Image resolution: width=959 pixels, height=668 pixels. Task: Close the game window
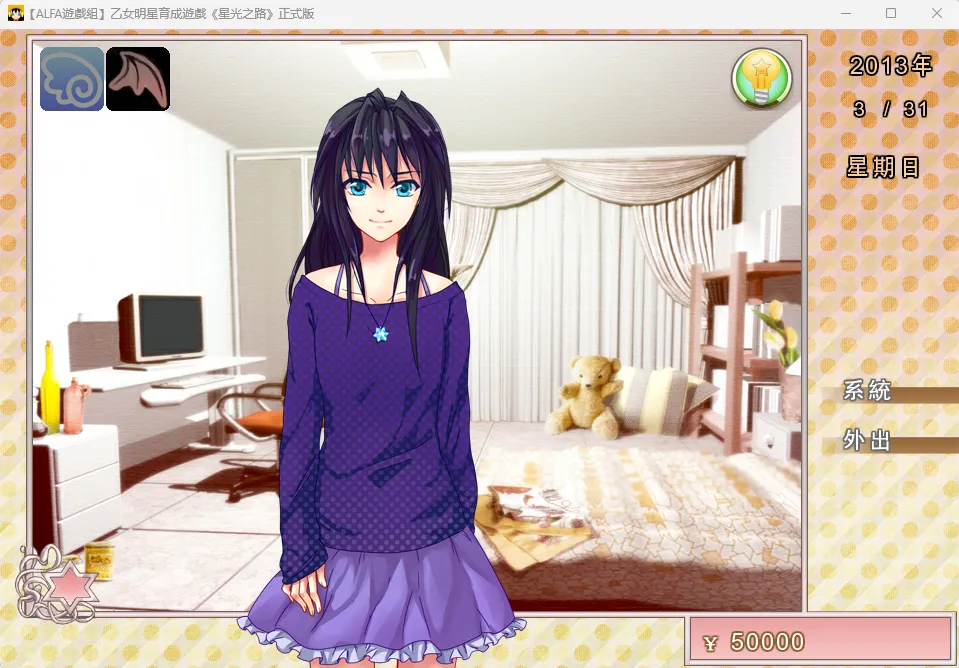click(936, 14)
